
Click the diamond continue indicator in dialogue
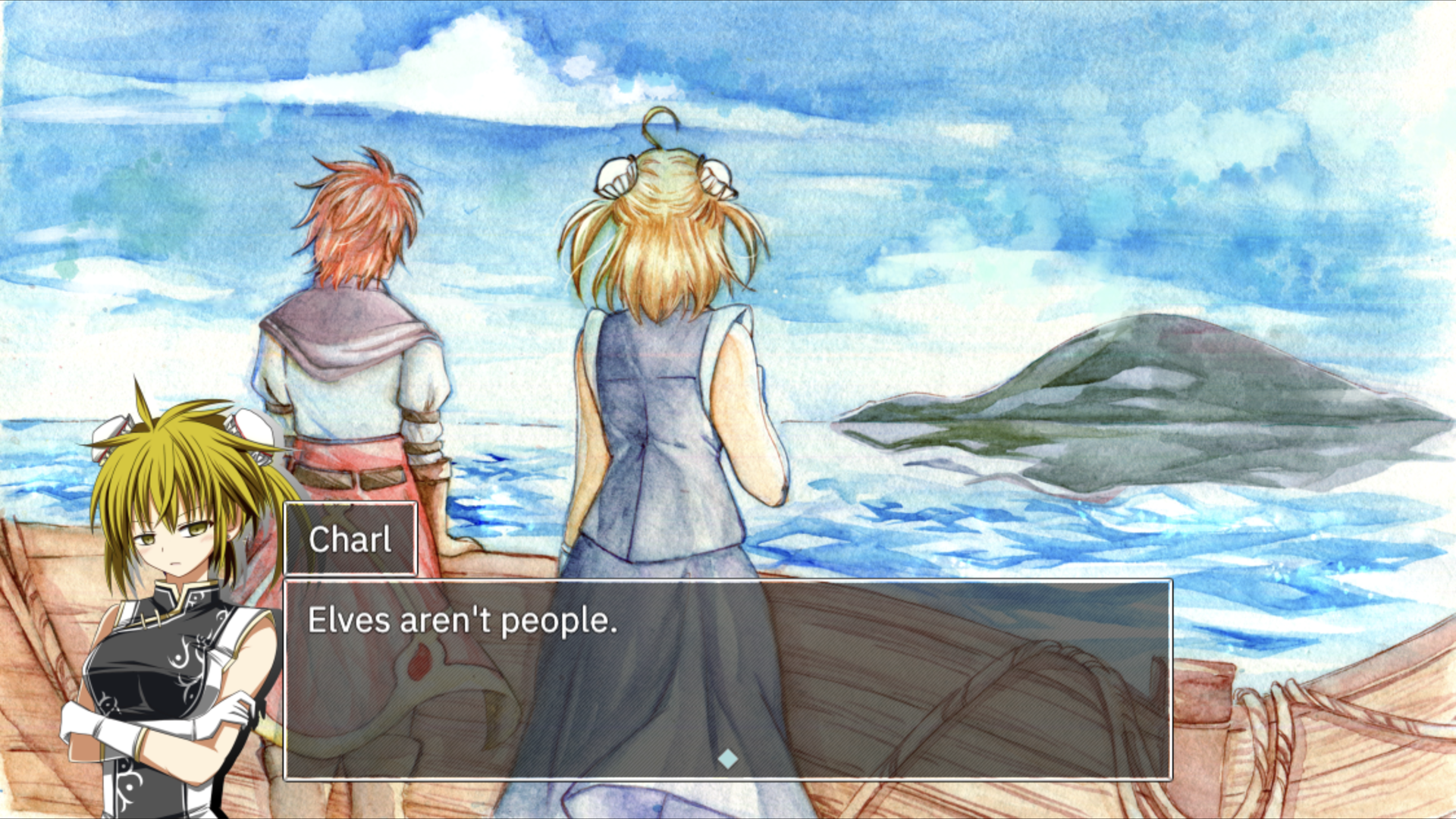tap(727, 758)
